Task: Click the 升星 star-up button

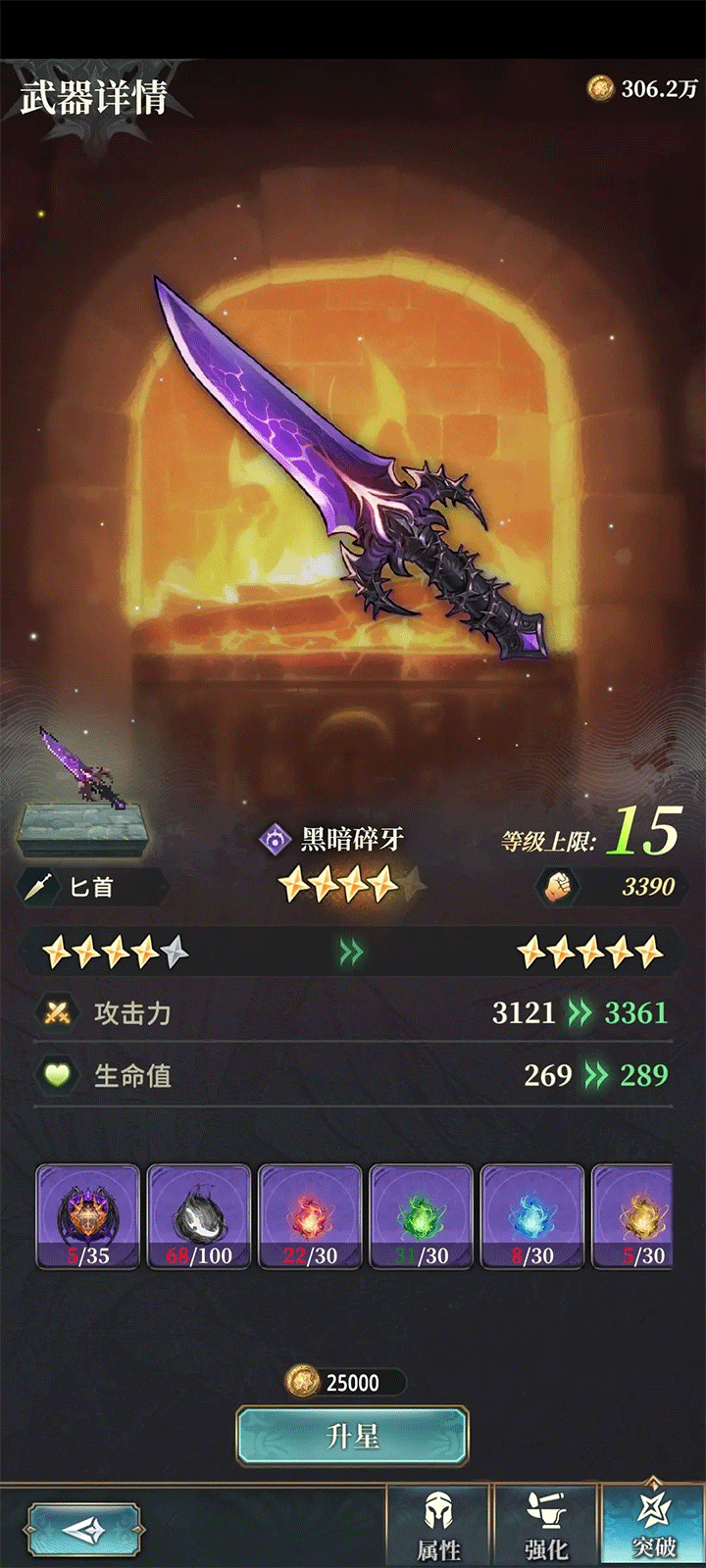Action: click(352, 1437)
